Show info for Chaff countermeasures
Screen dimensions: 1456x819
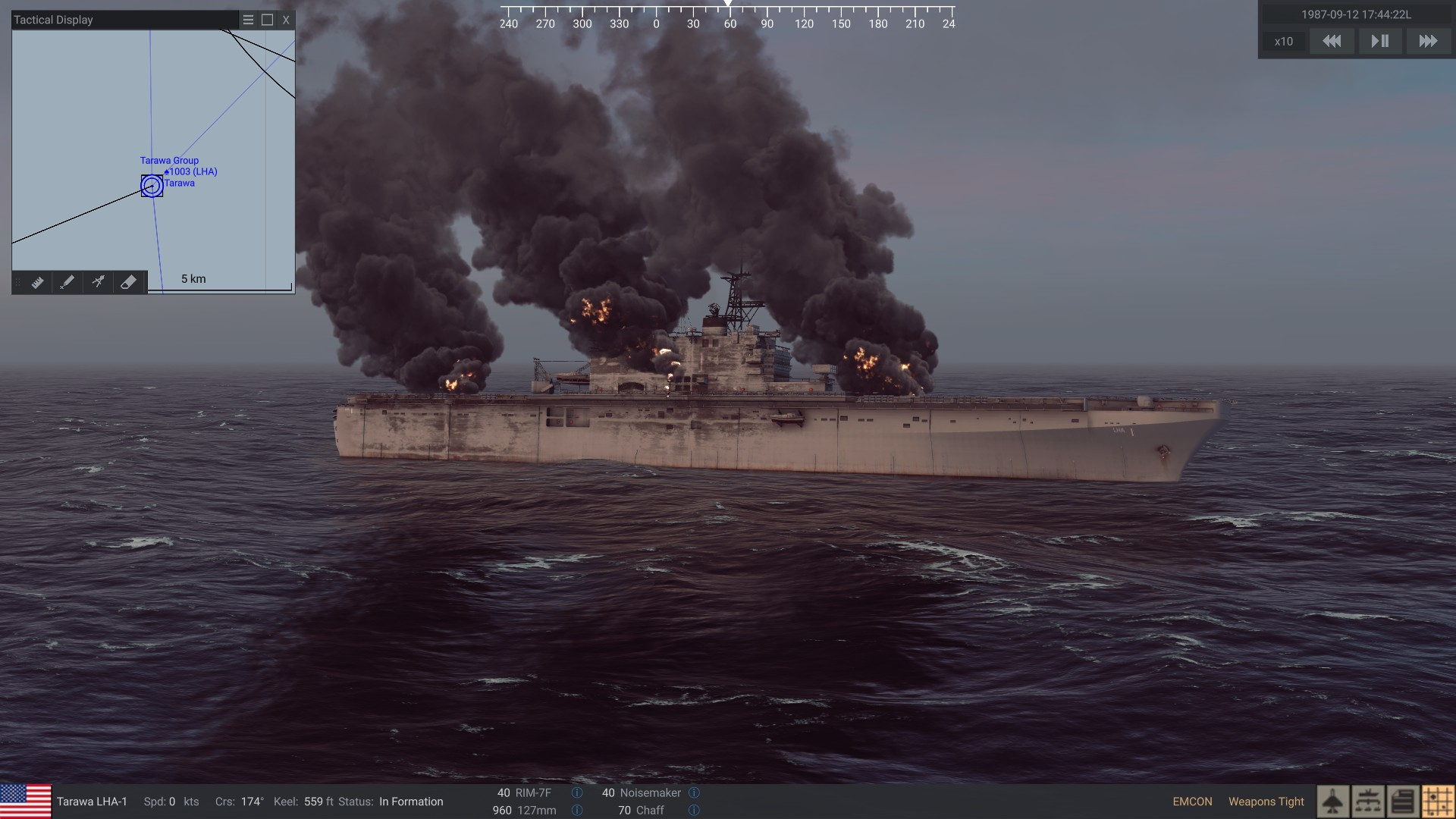point(694,811)
